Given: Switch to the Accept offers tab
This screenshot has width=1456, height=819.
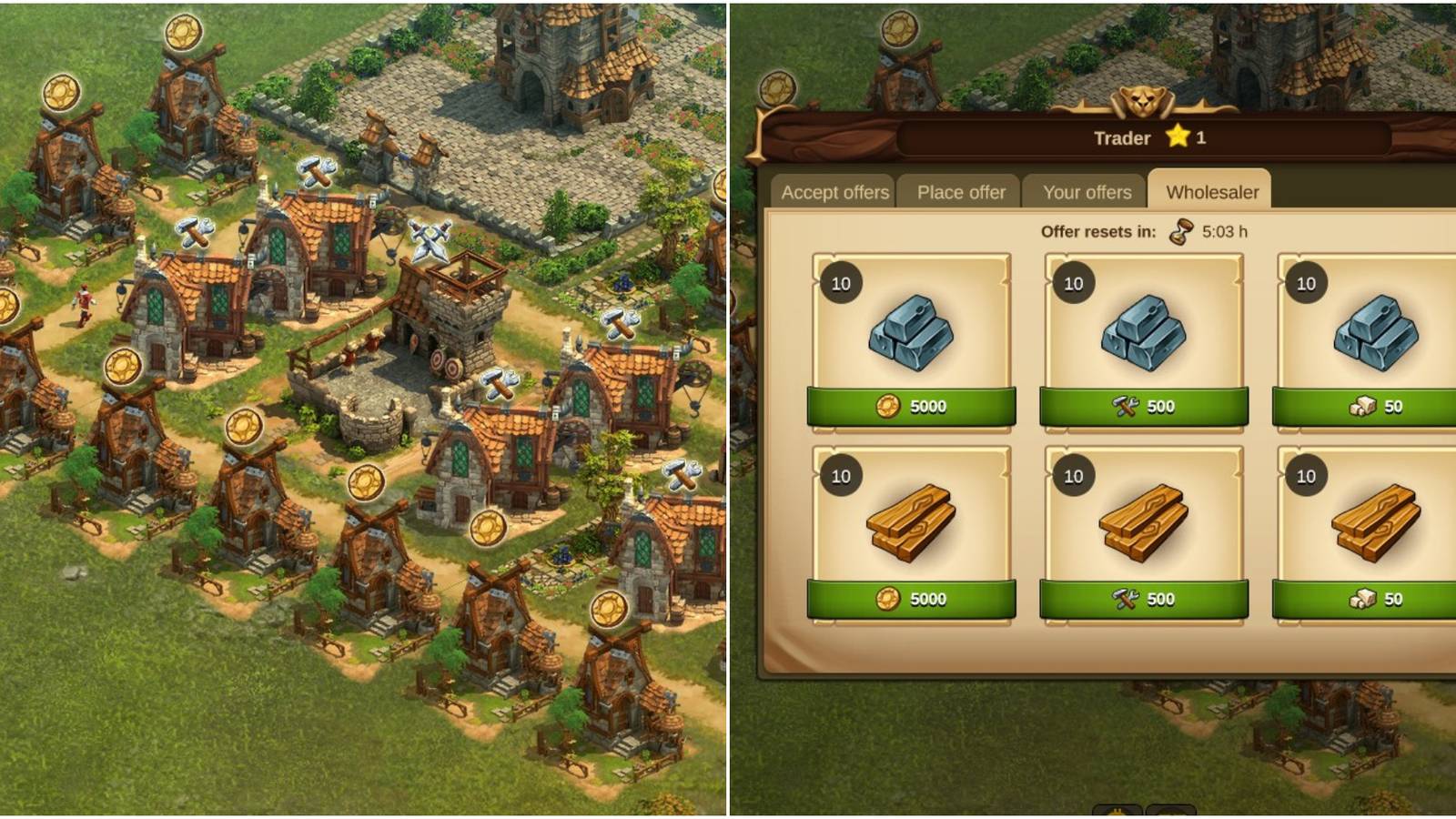Looking at the screenshot, I should tap(834, 192).
